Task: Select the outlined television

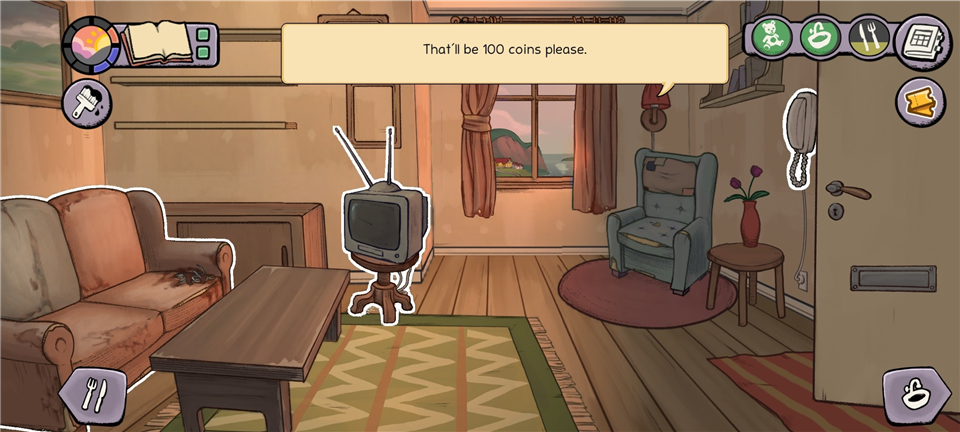Action: click(x=384, y=224)
